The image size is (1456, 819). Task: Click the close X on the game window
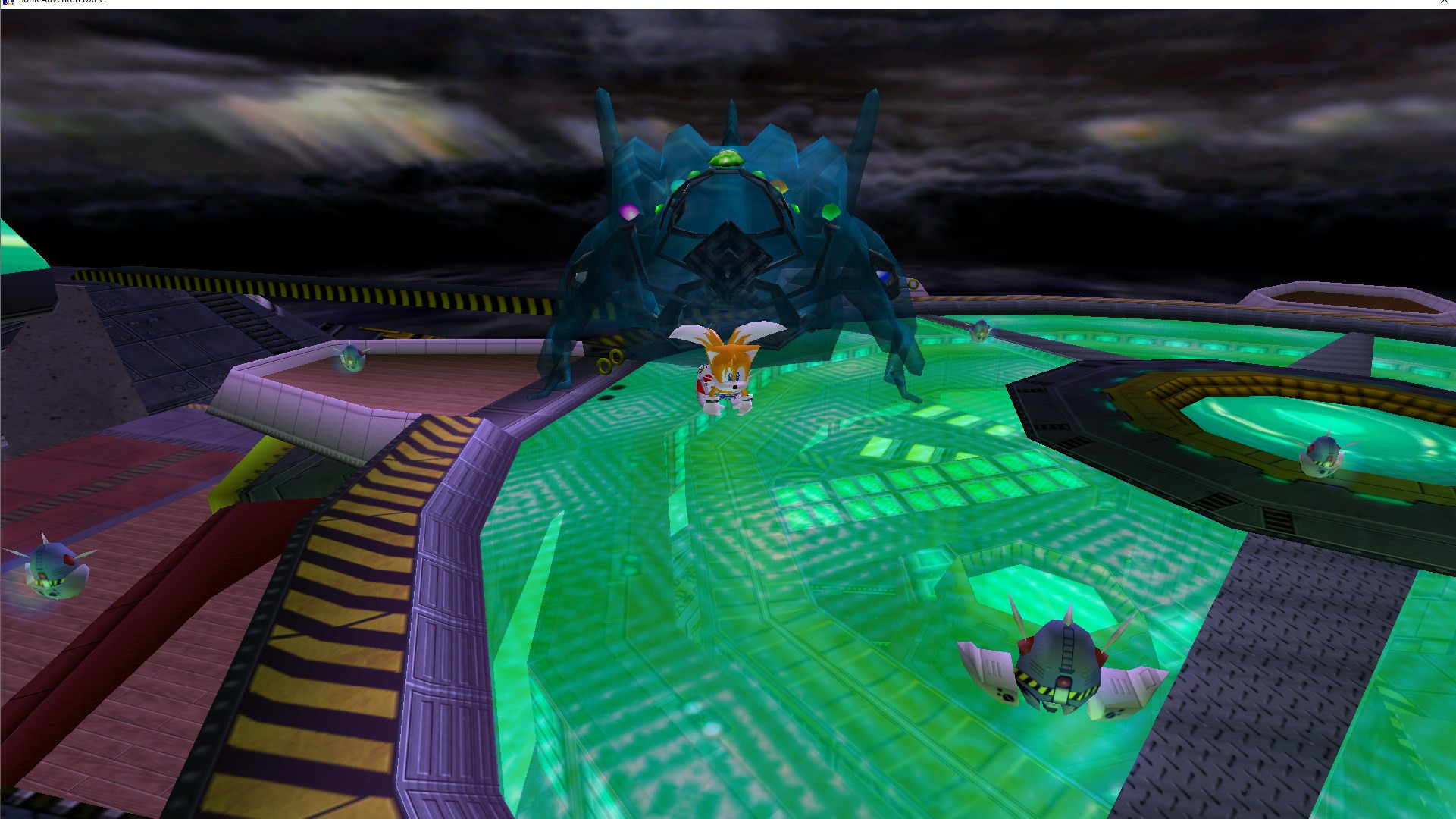[x=1446, y=2]
